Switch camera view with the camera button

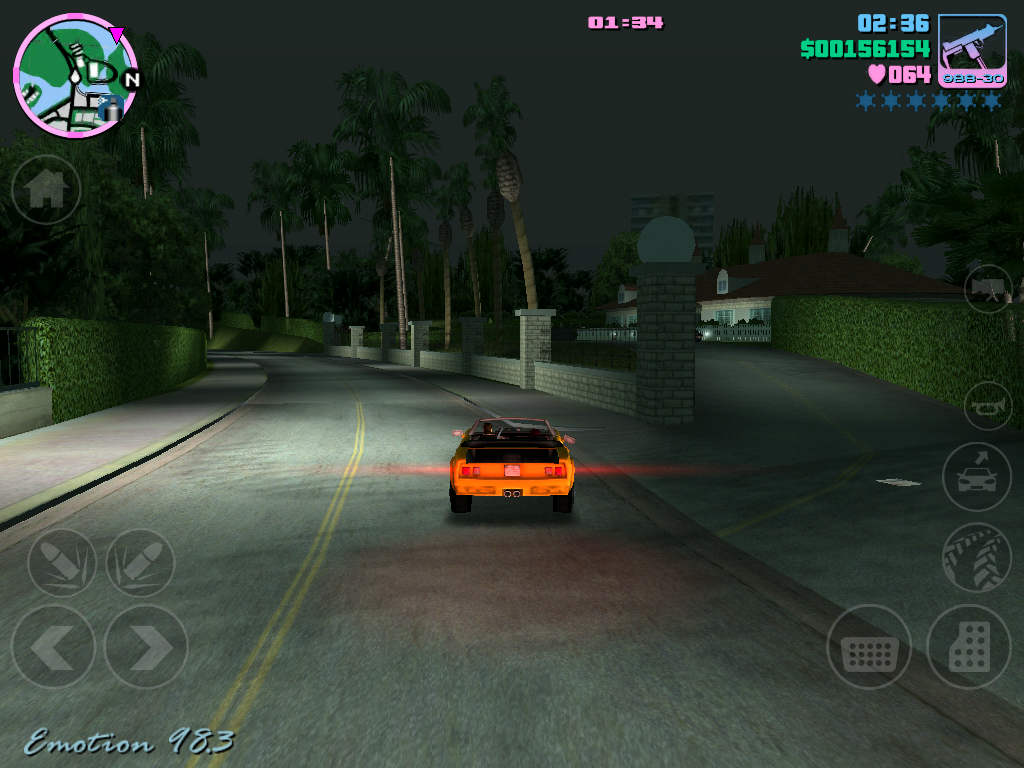point(988,288)
